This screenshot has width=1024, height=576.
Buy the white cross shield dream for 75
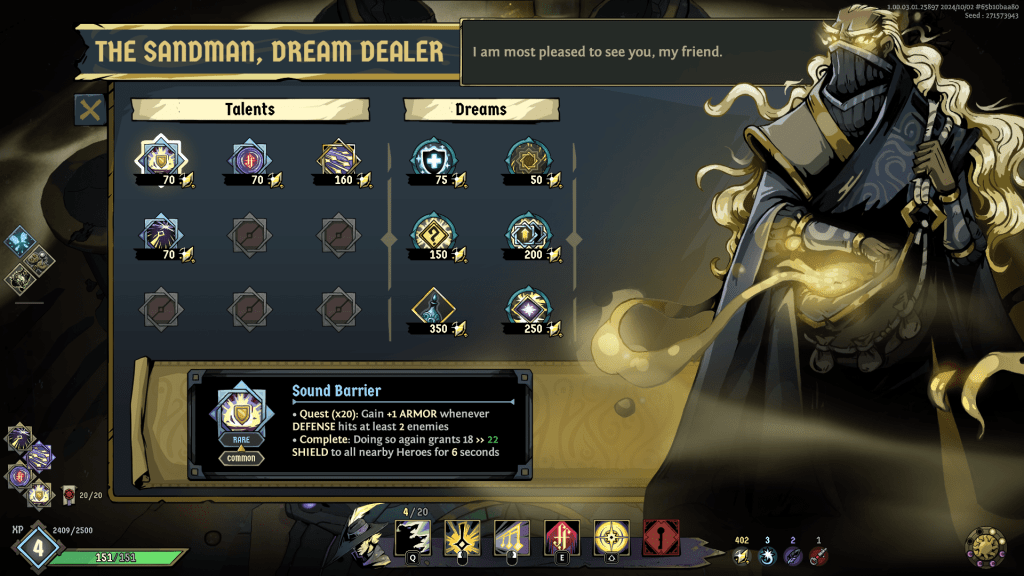pos(431,158)
